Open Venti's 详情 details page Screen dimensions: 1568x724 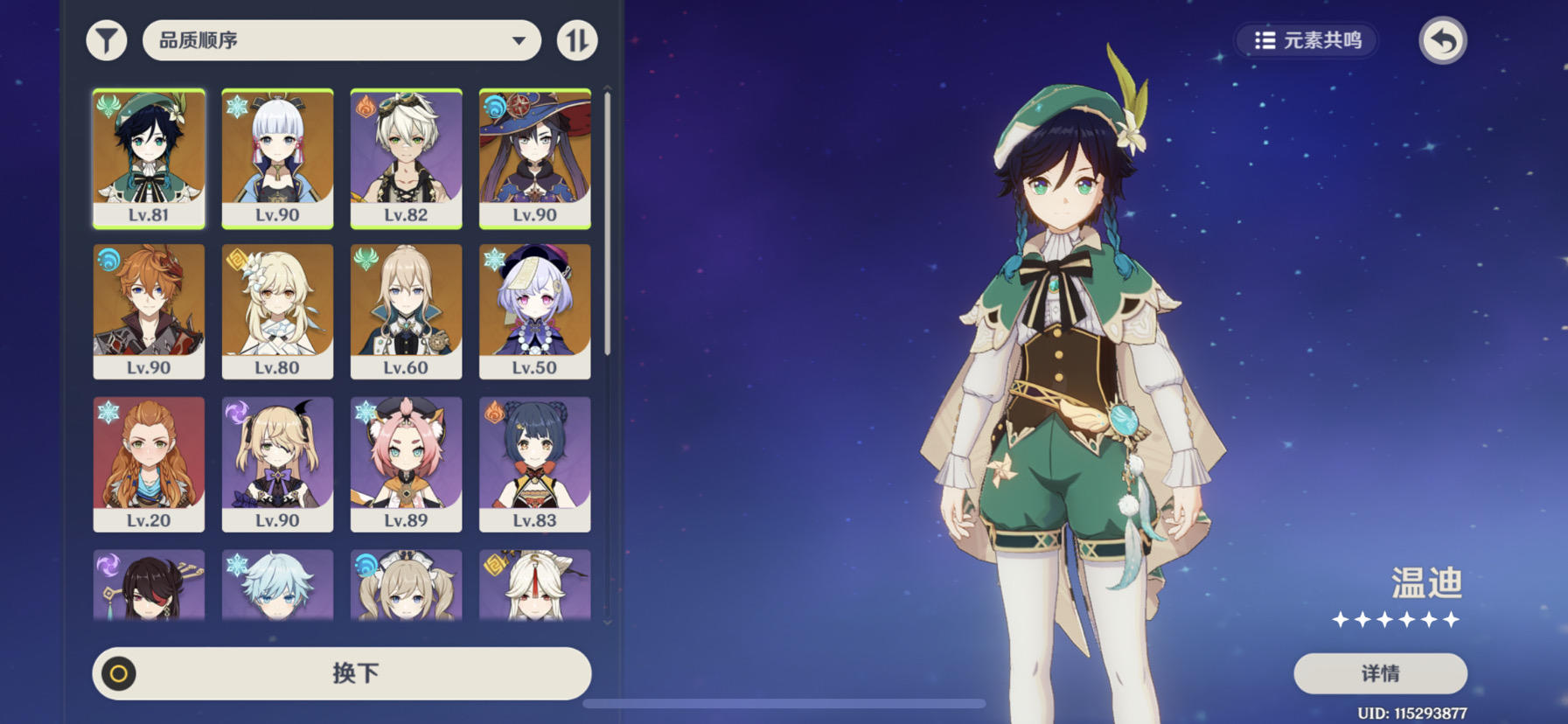(1380, 673)
